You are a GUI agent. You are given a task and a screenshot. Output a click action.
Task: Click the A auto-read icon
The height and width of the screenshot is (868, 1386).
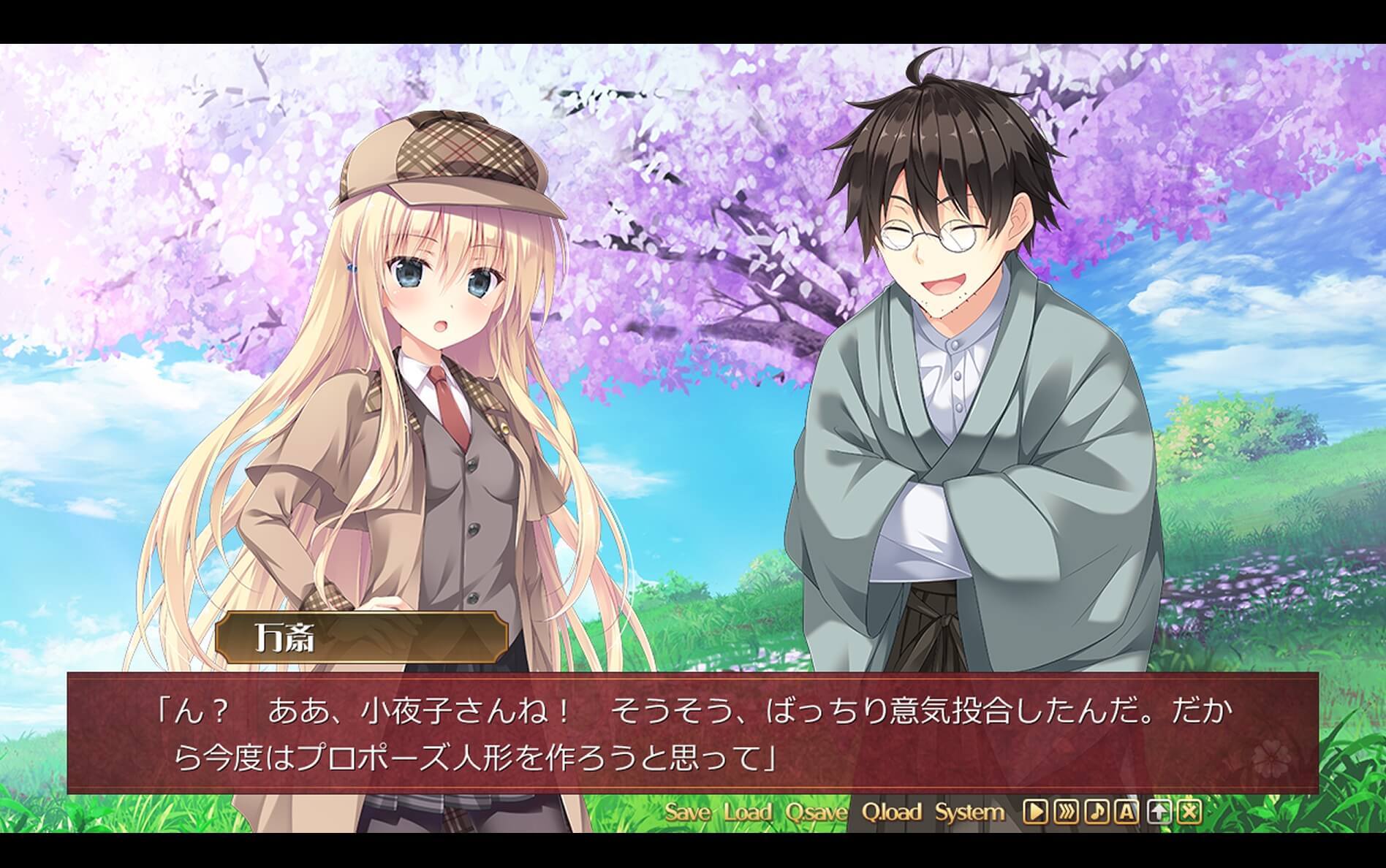tap(1125, 811)
